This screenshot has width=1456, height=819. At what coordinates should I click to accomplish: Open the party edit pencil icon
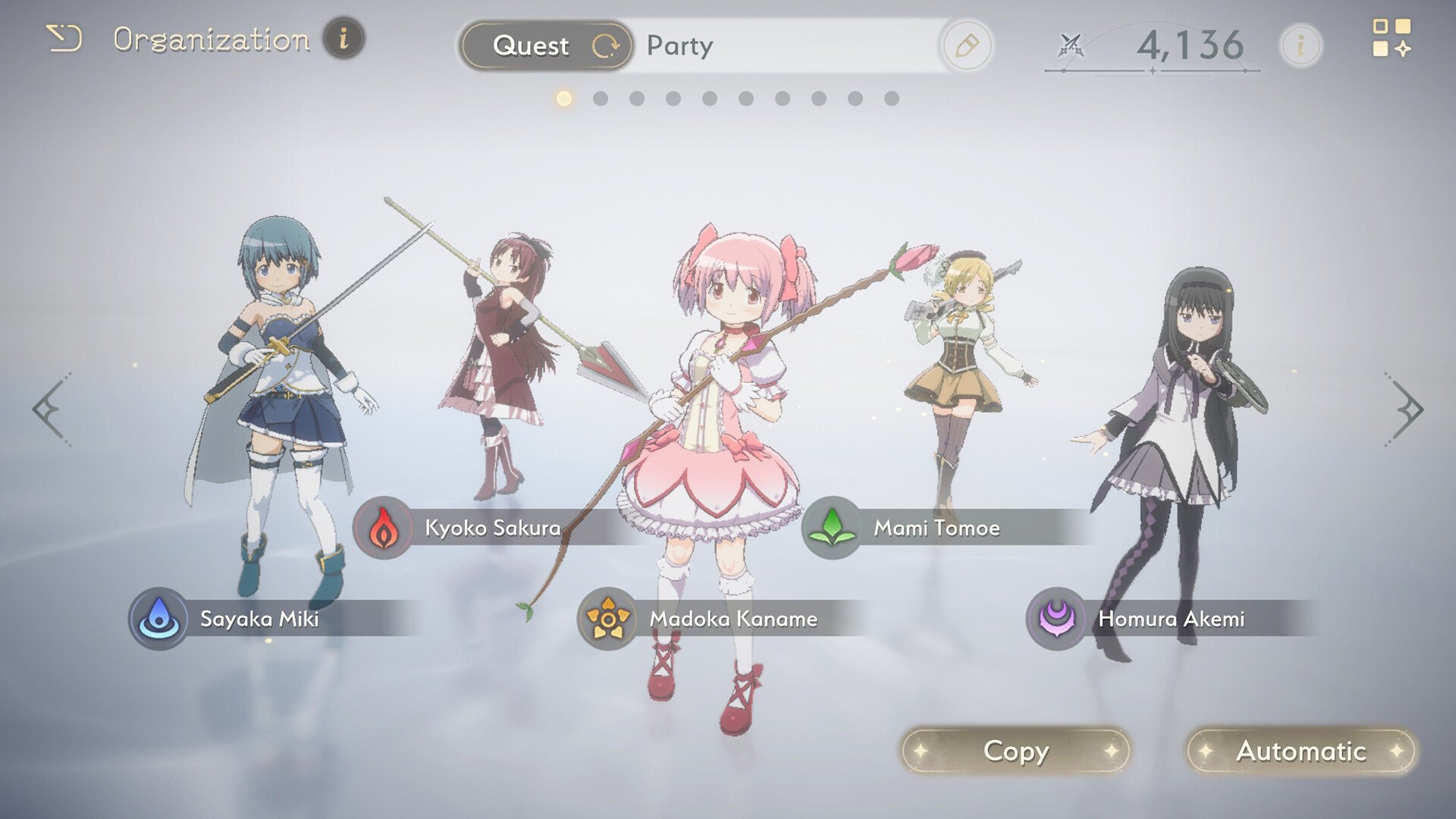coord(968,46)
